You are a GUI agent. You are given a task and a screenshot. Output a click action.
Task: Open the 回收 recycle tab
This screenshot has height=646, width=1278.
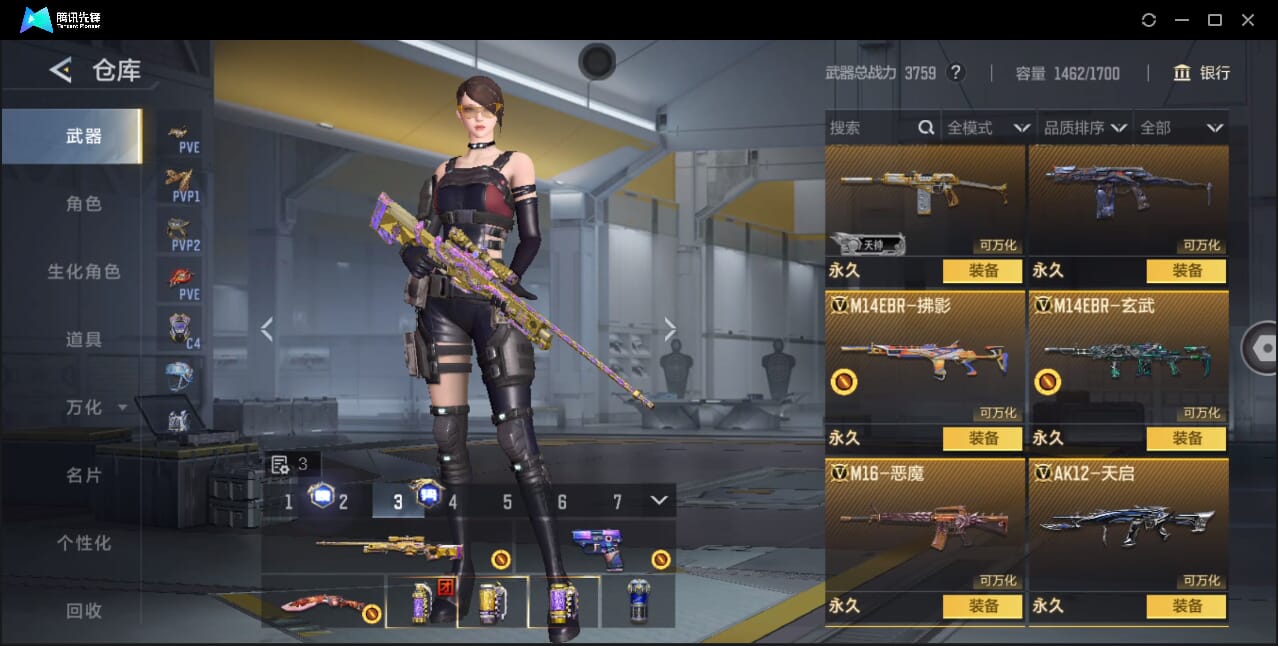pyautogui.click(x=84, y=610)
